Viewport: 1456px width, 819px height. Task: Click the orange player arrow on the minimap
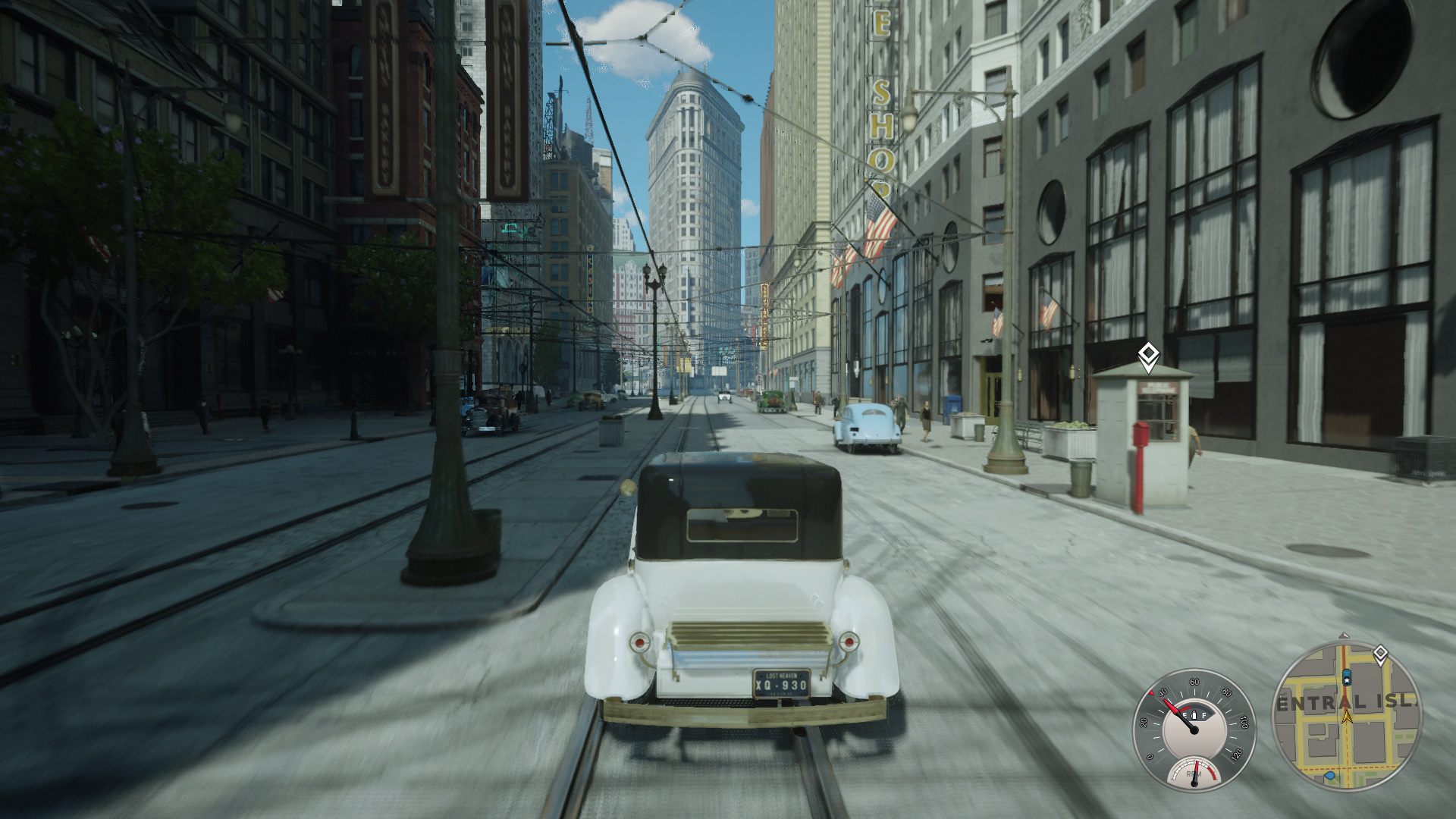(1347, 715)
